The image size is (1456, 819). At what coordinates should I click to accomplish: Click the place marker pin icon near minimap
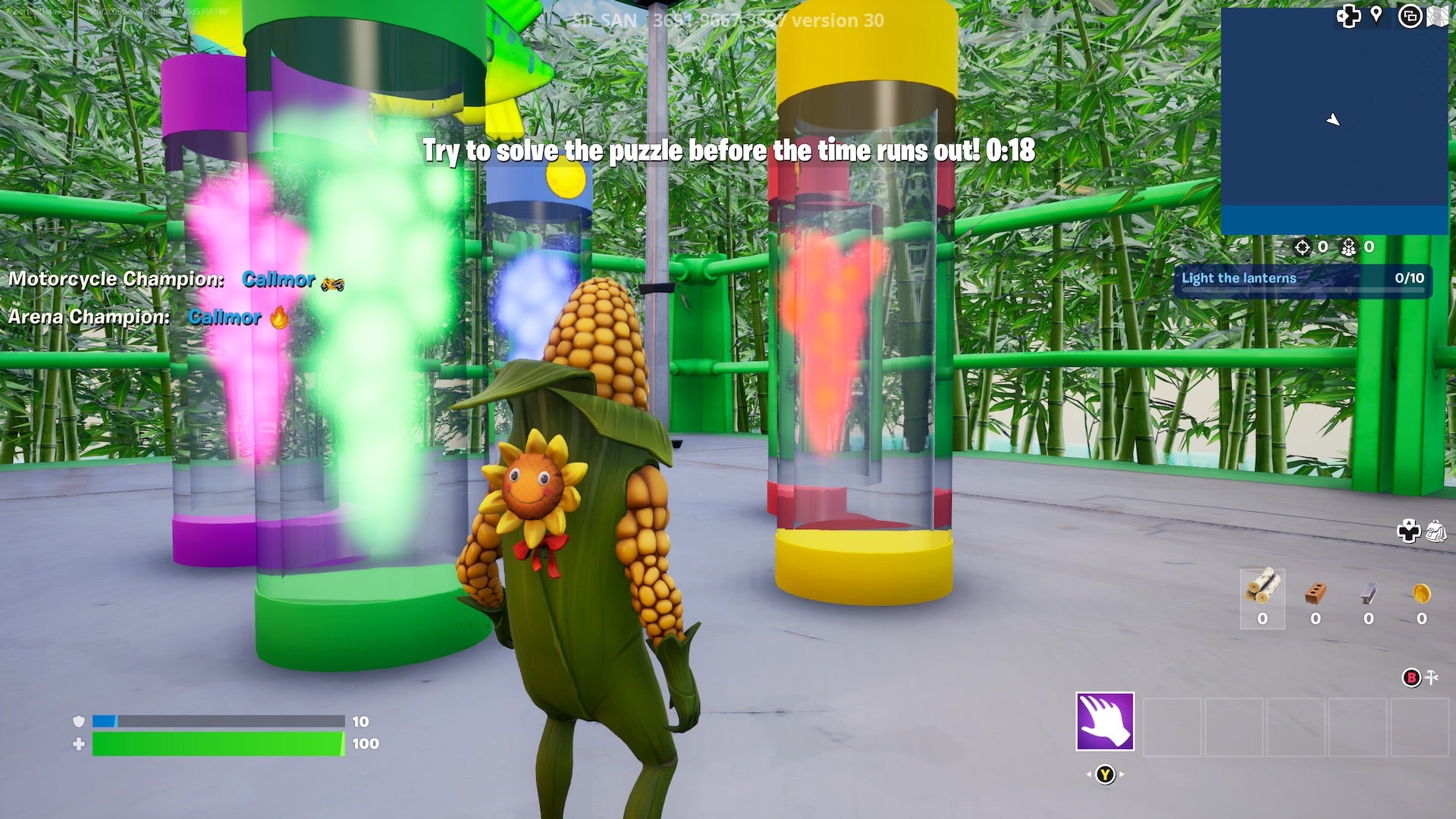(x=1377, y=14)
